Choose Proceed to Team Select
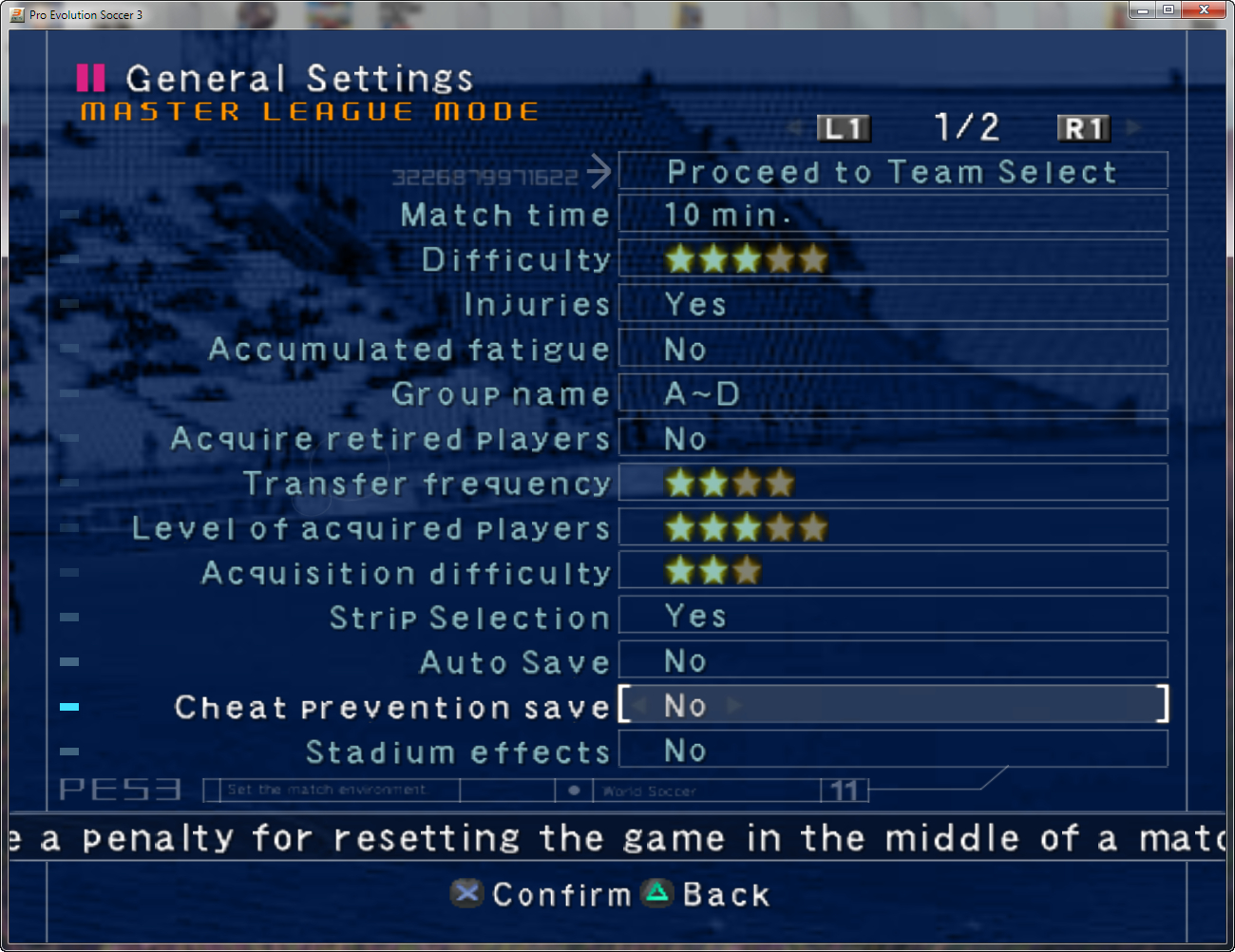 coord(893,171)
